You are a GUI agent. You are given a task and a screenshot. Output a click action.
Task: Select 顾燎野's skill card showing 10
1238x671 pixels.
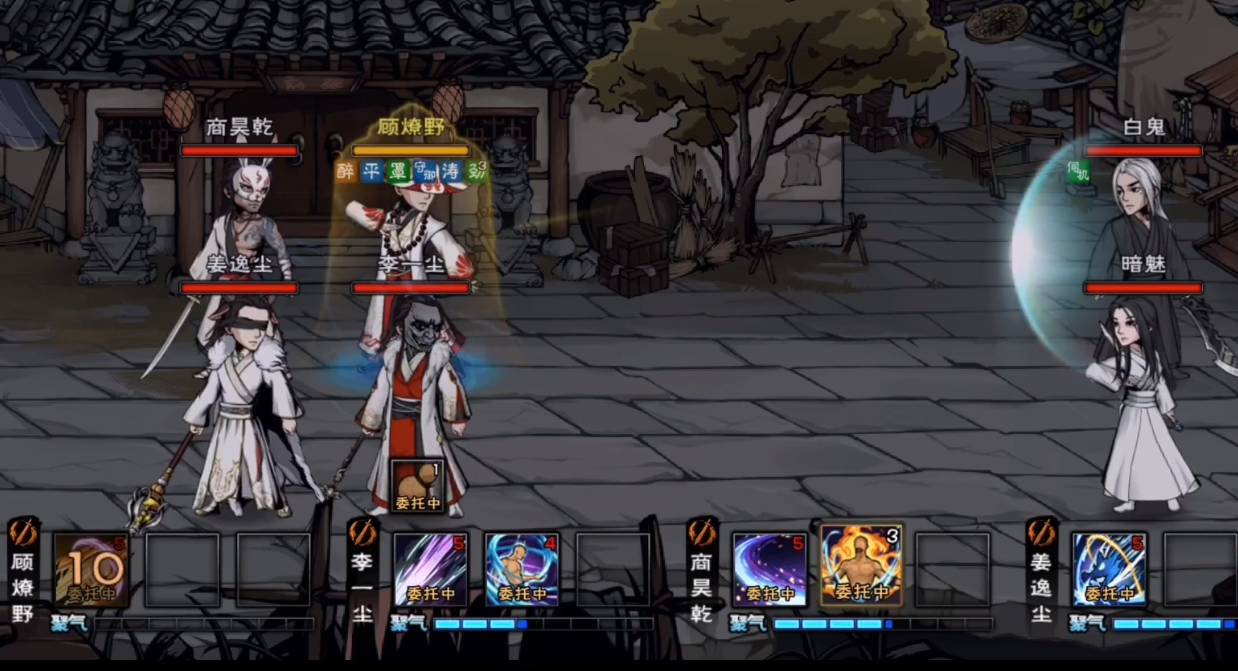click(x=91, y=570)
